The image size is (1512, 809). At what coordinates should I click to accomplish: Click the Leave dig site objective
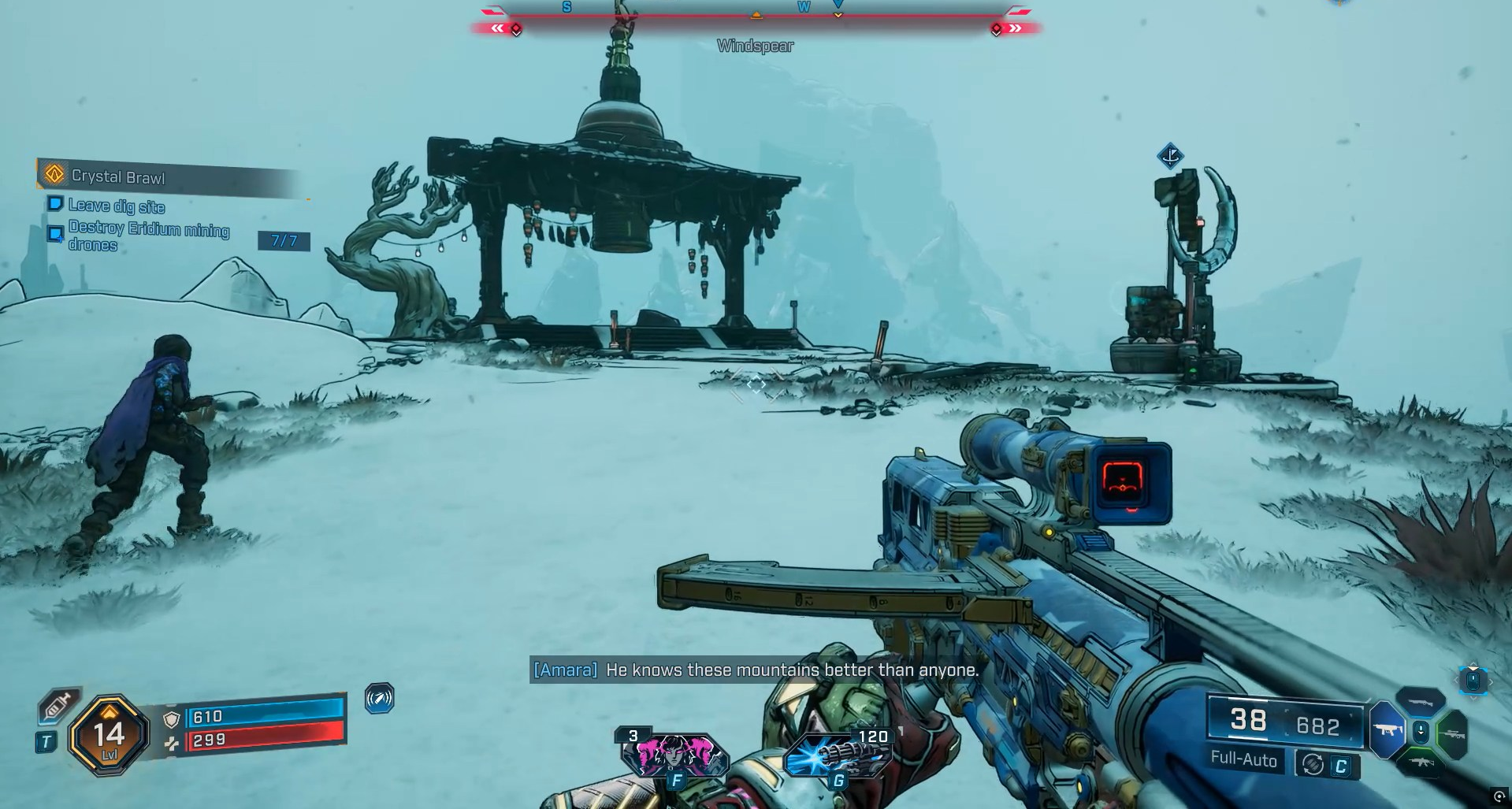coord(116,206)
